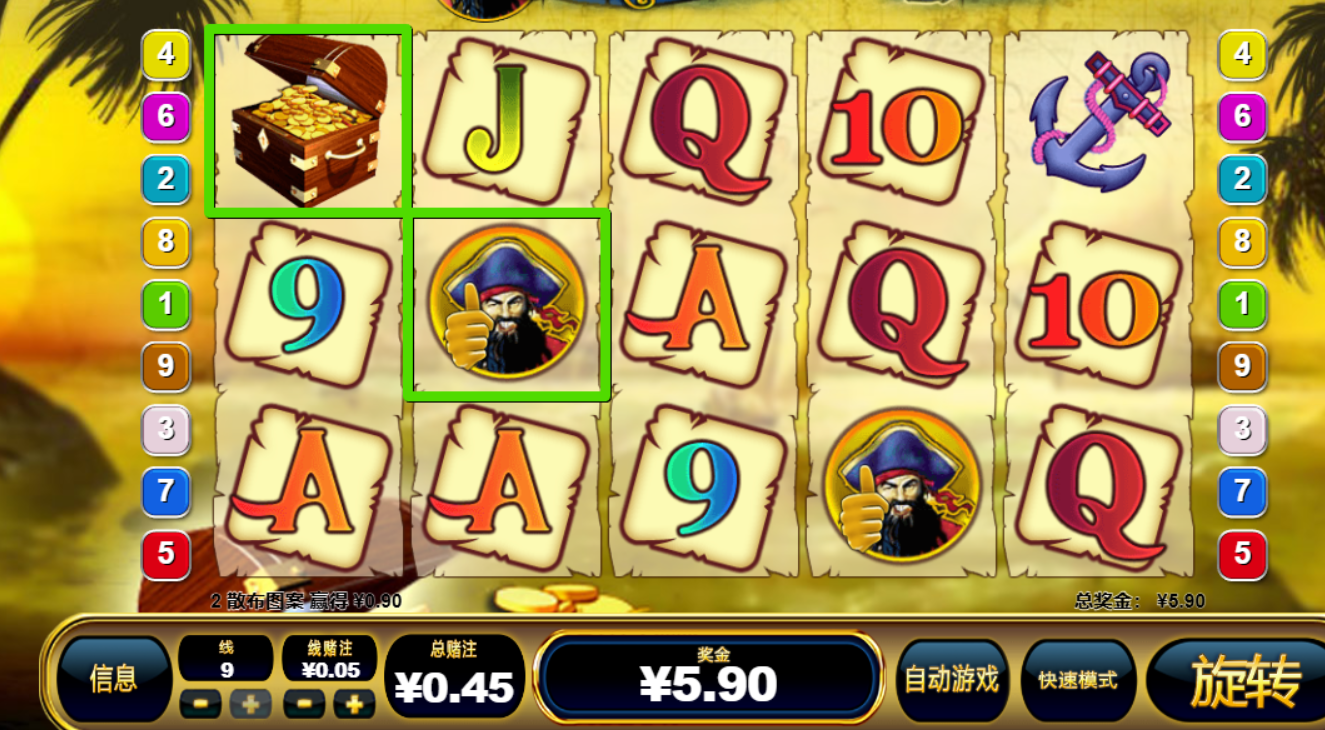Open the 信息 info panel
The image size is (1325, 730).
(113, 679)
